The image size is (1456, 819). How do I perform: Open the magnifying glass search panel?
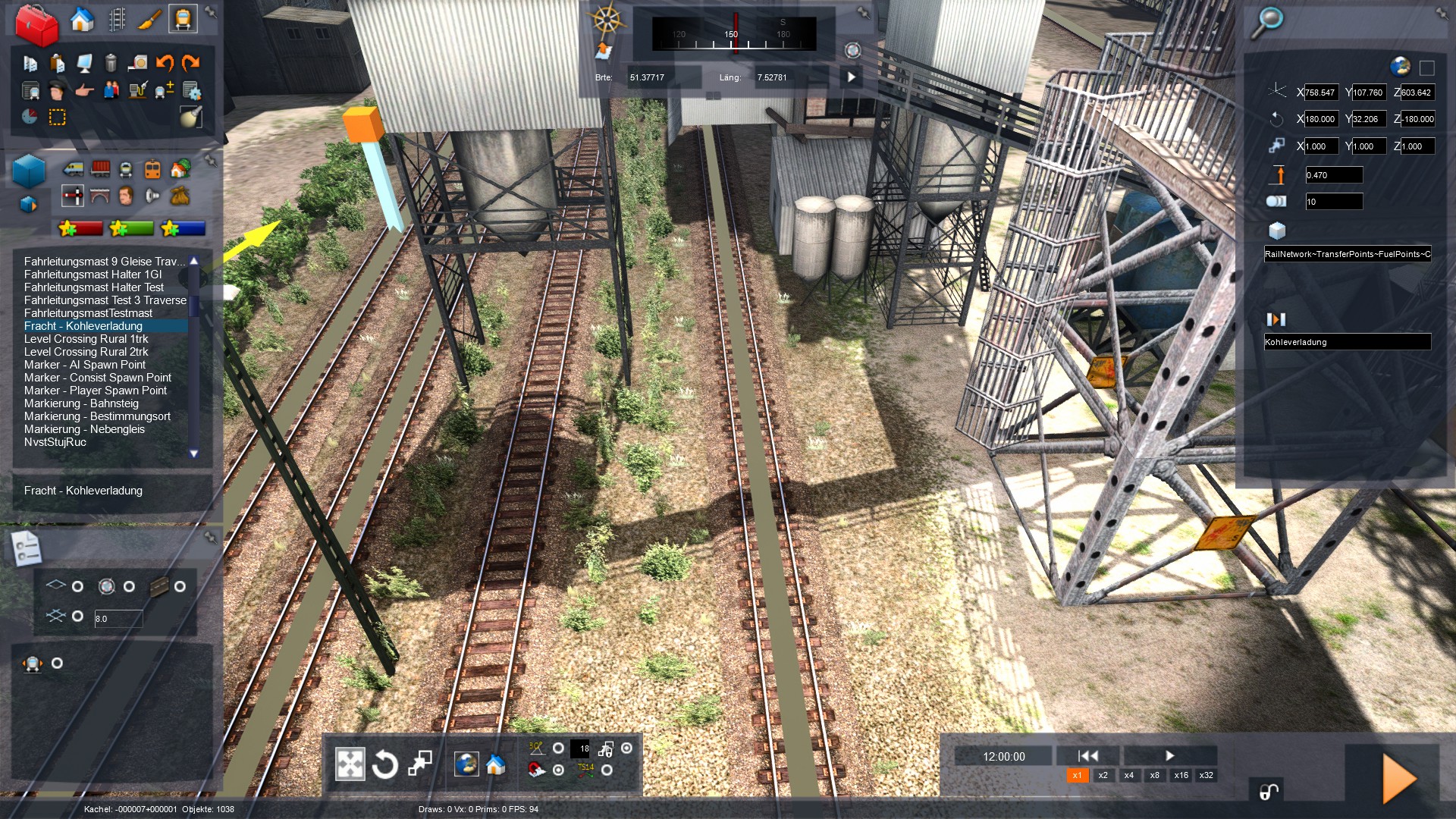tap(1266, 22)
